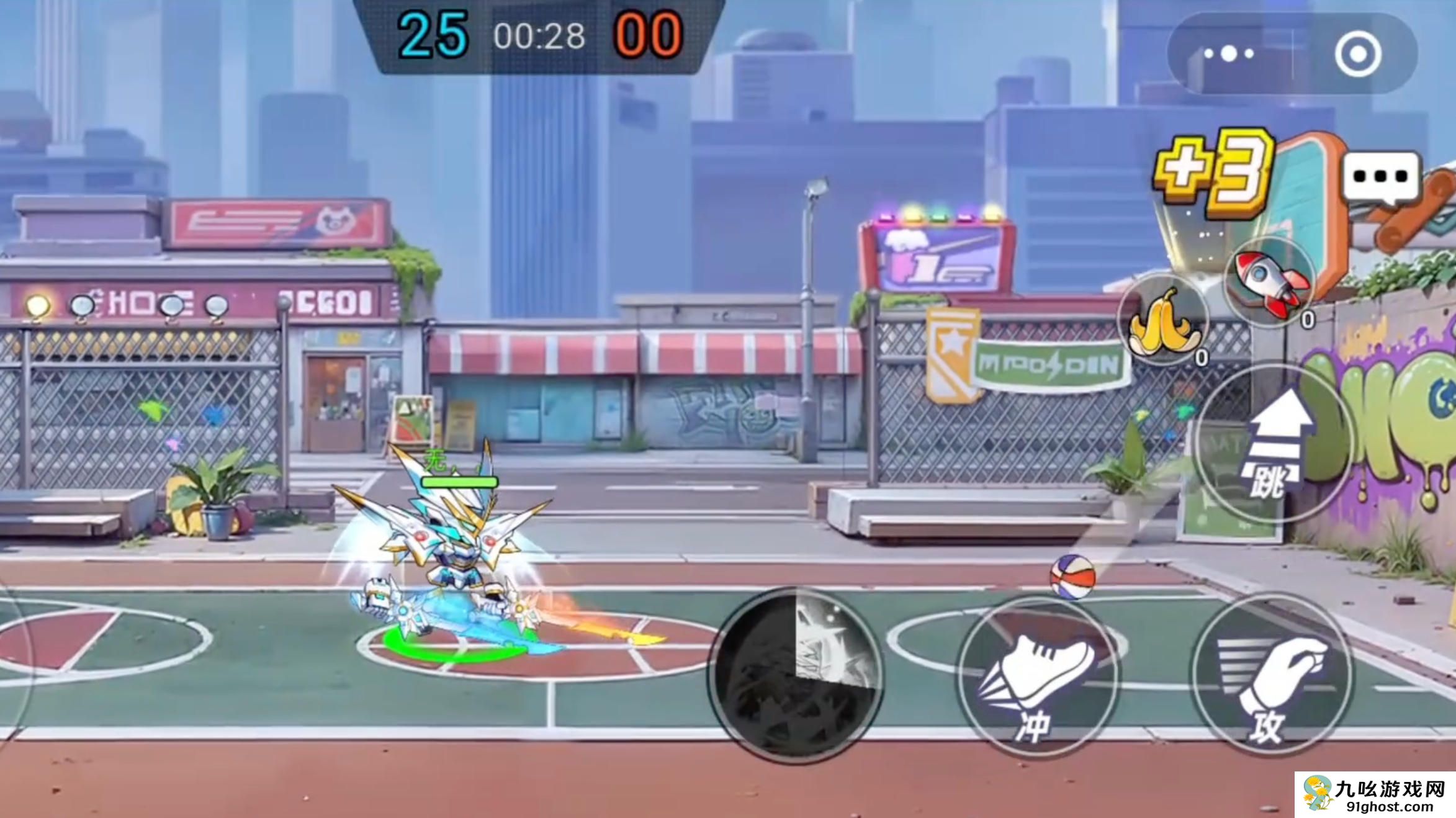Close the mini program with the circle button
1456x818 pixels.
pos(1358,55)
